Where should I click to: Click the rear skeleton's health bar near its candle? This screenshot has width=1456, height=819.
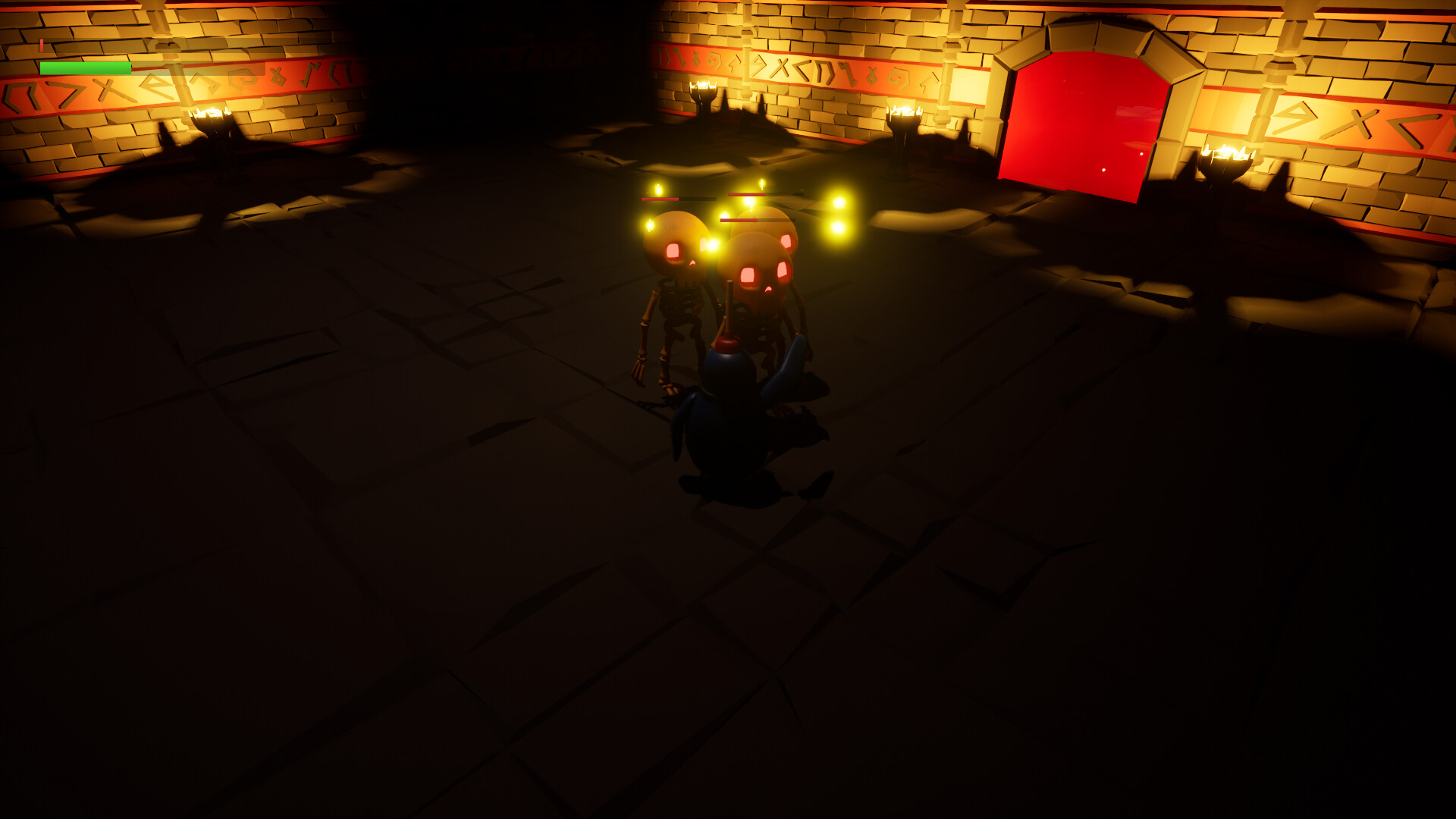point(747,195)
